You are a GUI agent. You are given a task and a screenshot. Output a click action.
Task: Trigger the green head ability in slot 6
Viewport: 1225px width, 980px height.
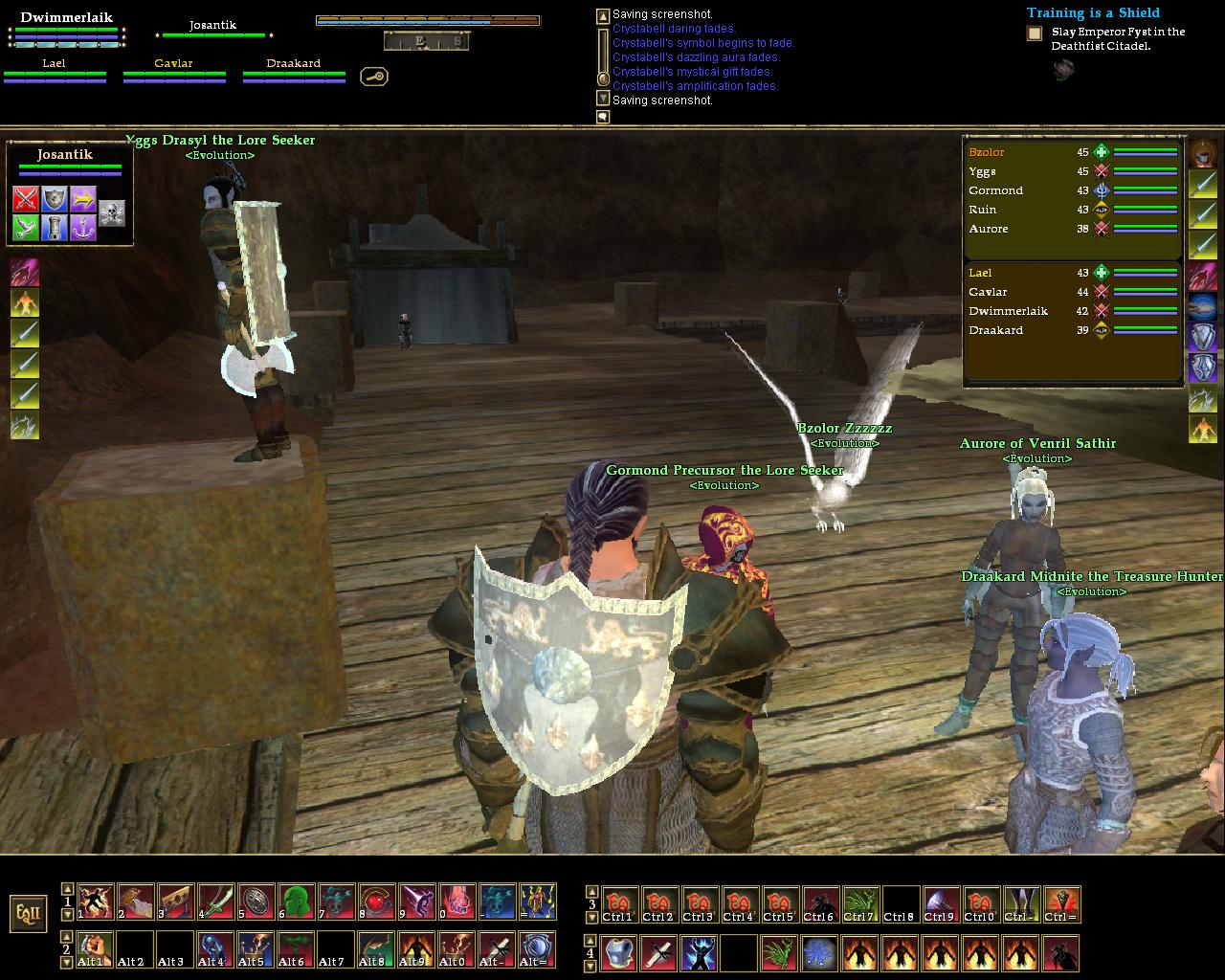coord(297,902)
